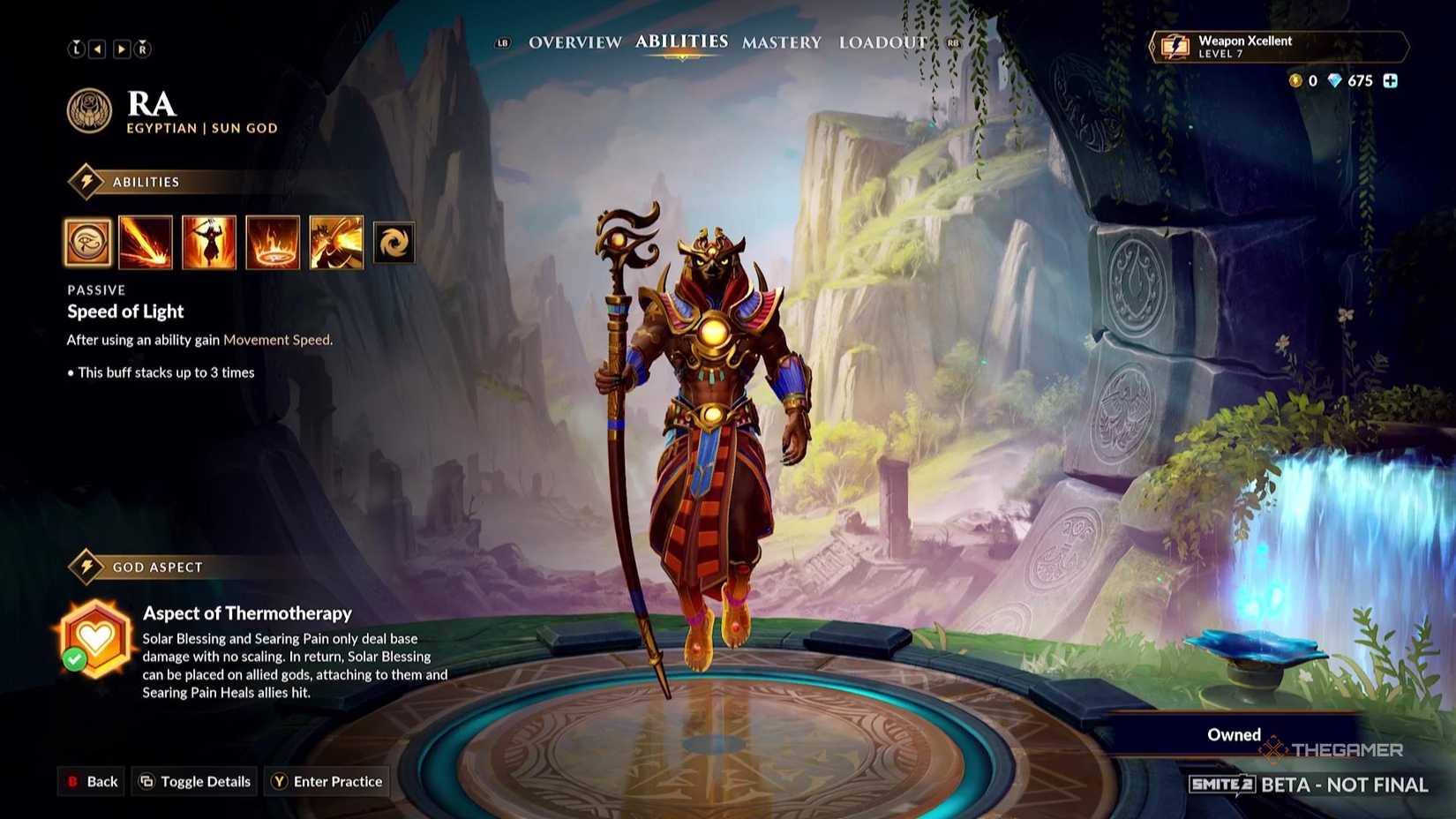1456x819 pixels.
Task: Enable the God Aspect heart emblem
Action: coord(97,635)
